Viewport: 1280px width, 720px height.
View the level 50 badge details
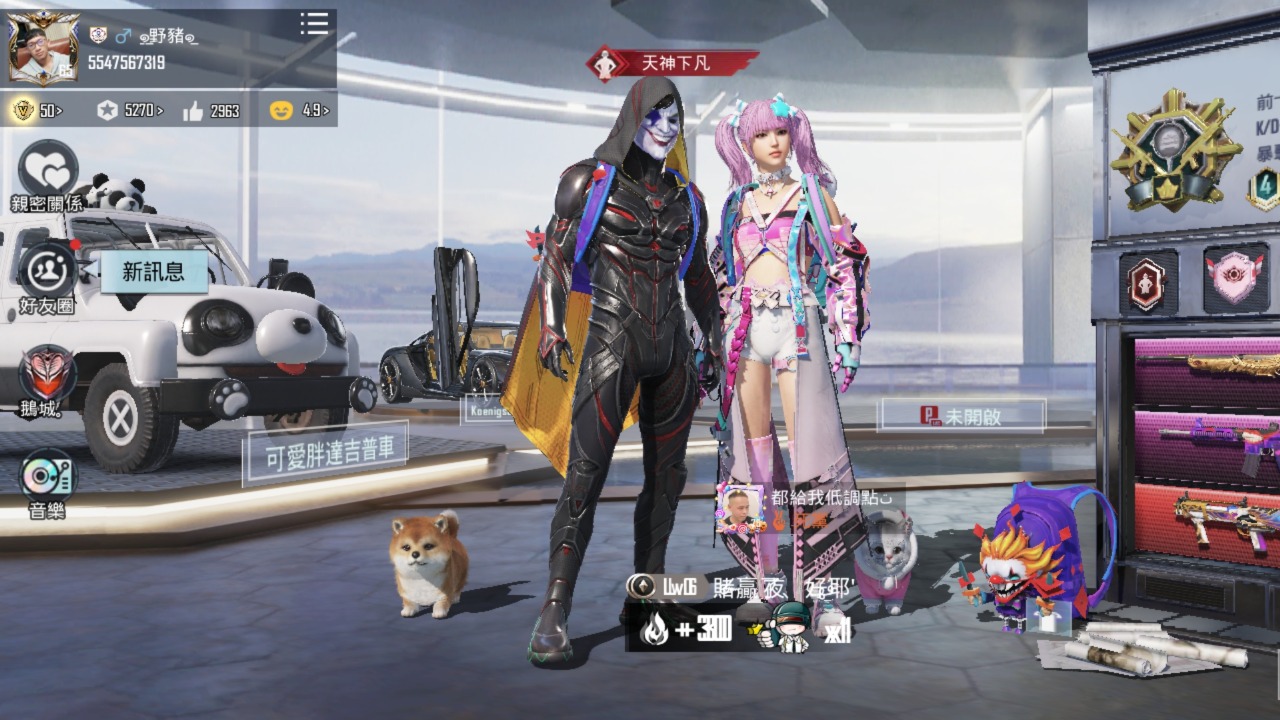(x=37, y=110)
